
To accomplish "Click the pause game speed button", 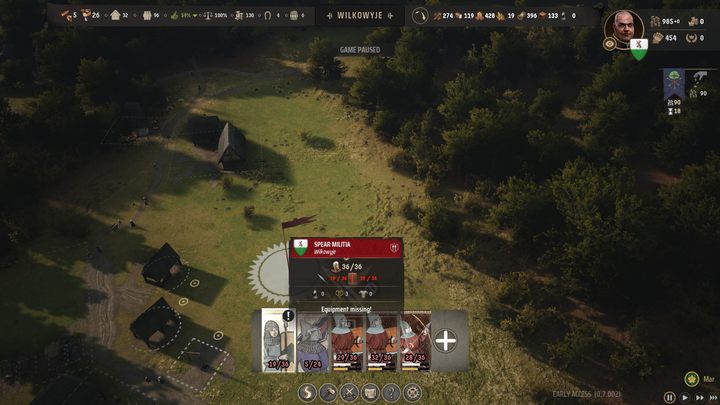I will point(670,397).
